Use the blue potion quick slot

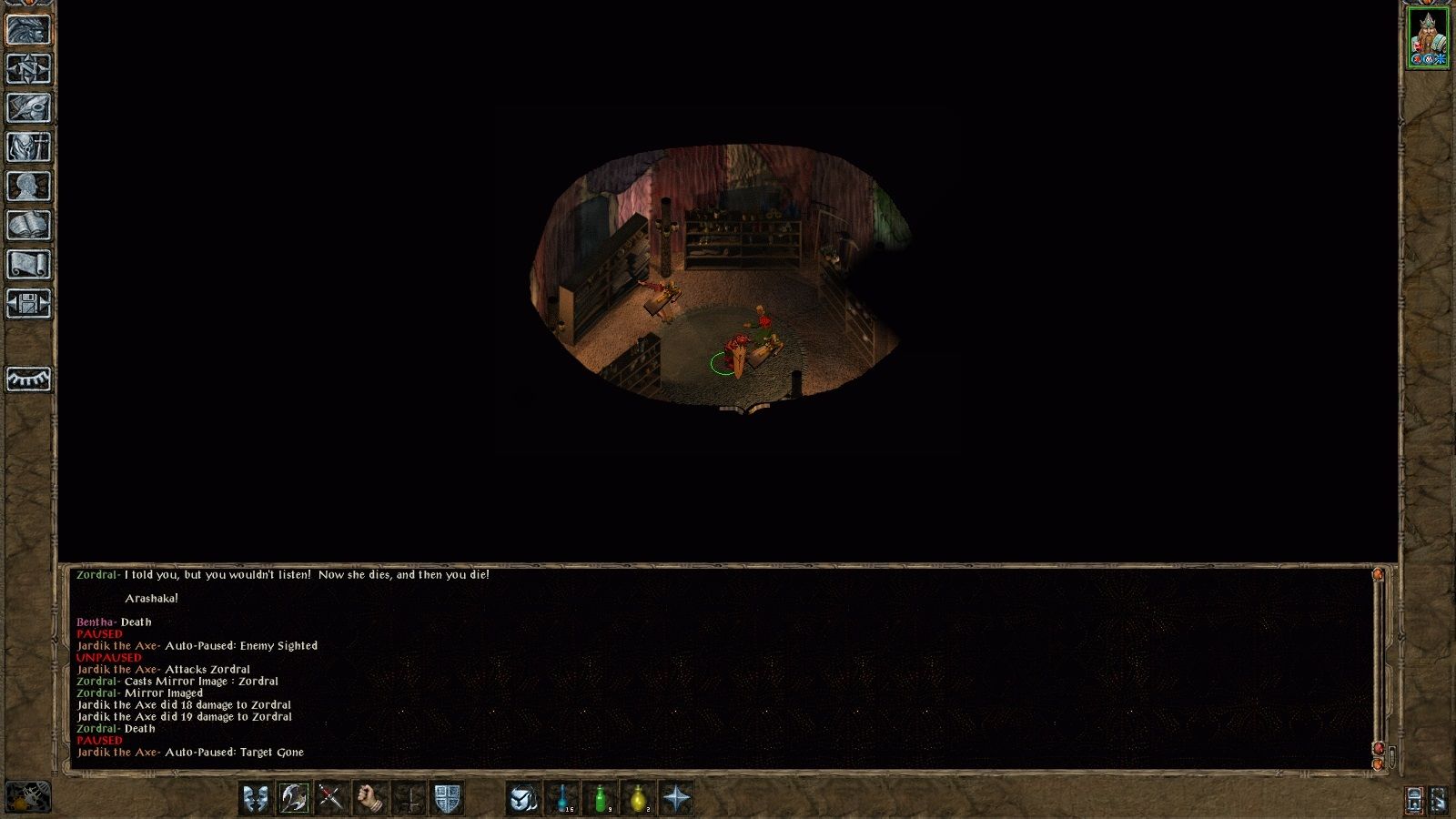coord(561,798)
